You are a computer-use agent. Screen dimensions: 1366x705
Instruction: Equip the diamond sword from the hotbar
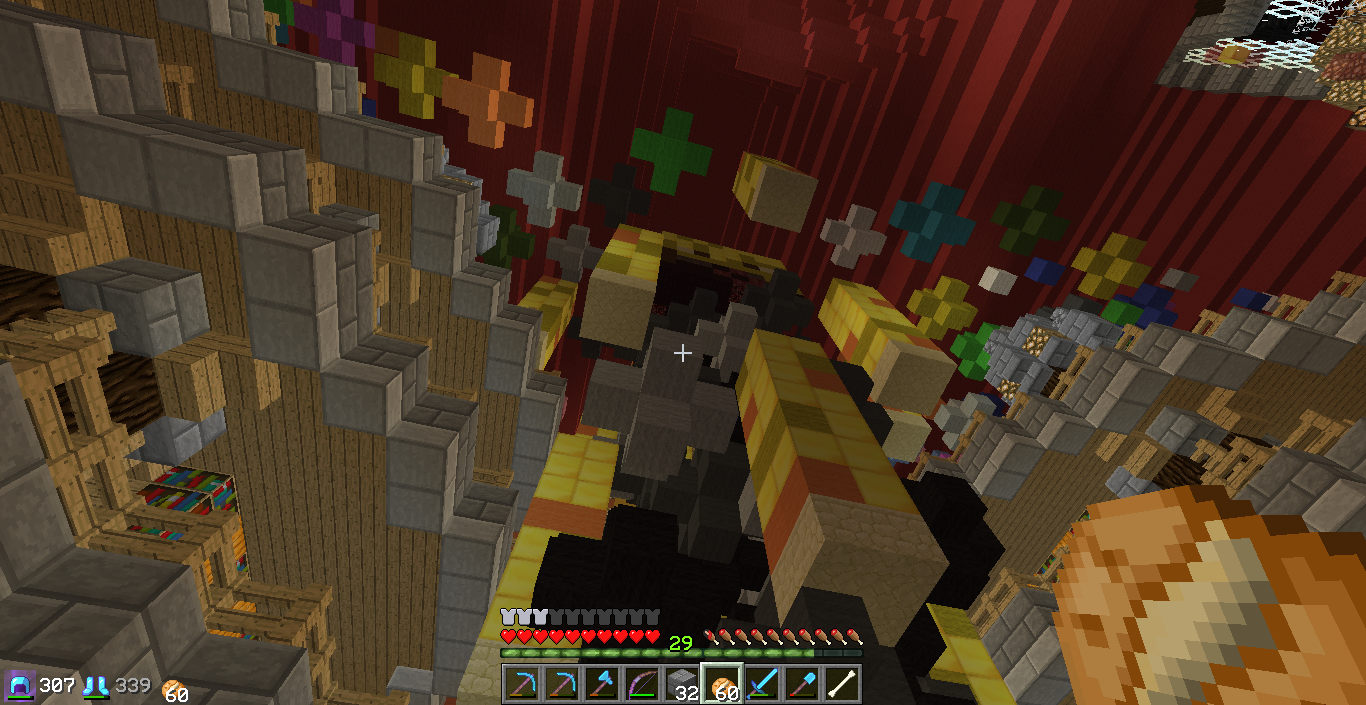pos(762,684)
